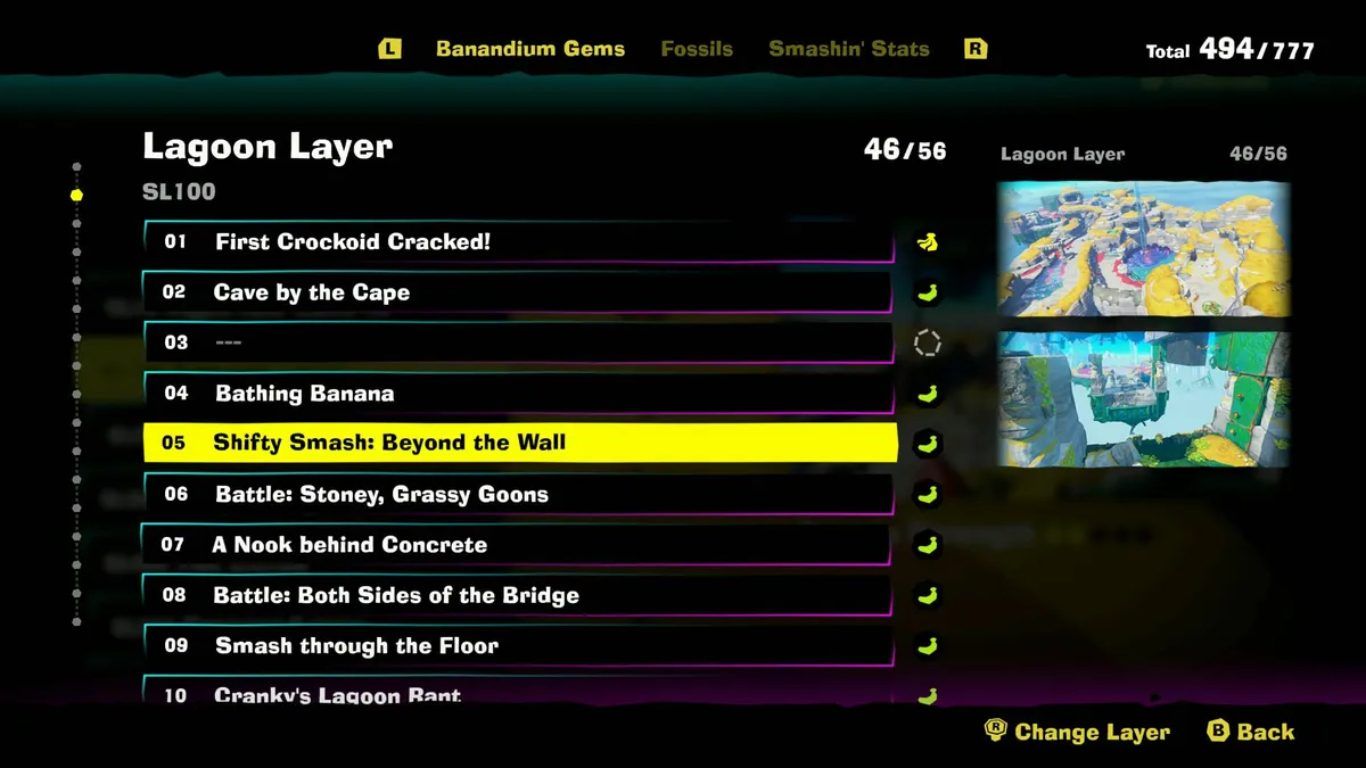Switch to the Banandium Gems tab
The image size is (1366, 768).
(530, 49)
